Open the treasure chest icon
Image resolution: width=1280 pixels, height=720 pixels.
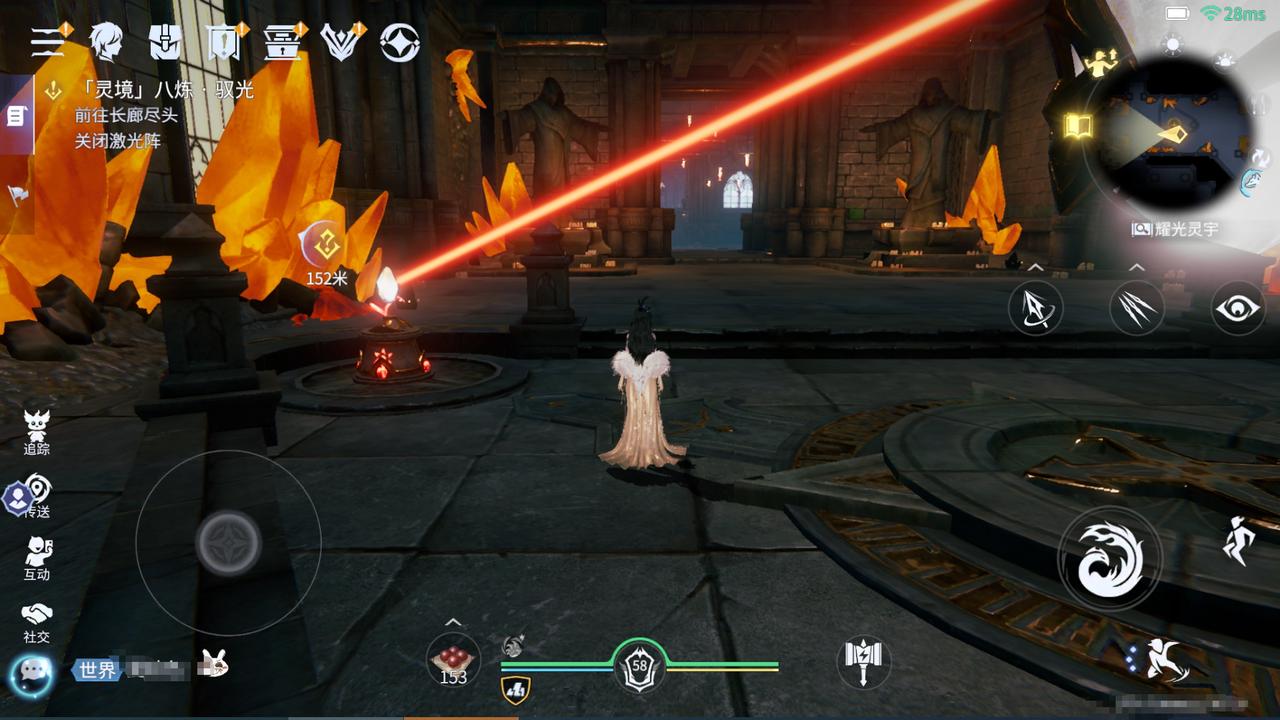coord(282,42)
